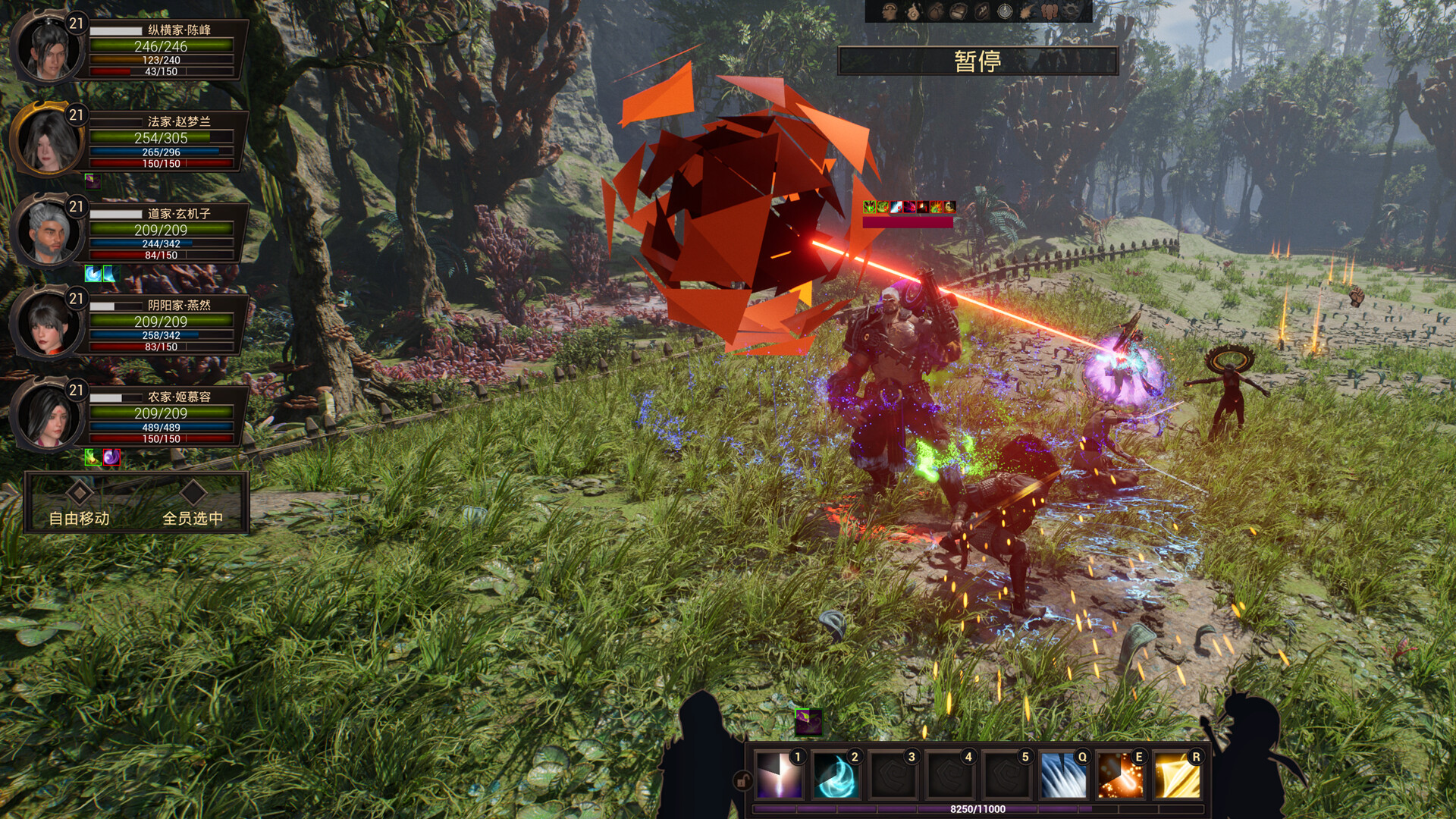1456x819 pixels.
Task: Activate the golden slash skill on R
Action: tap(1177, 776)
